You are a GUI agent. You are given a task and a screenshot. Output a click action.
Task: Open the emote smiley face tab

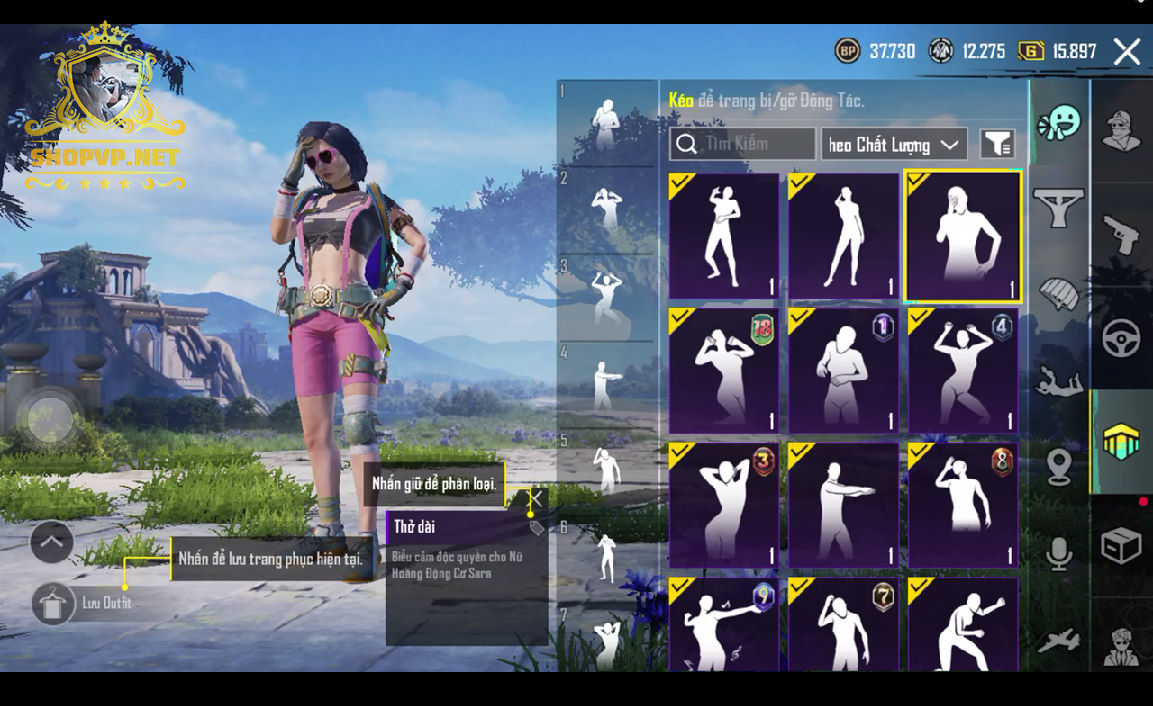click(x=1059, y=124)
